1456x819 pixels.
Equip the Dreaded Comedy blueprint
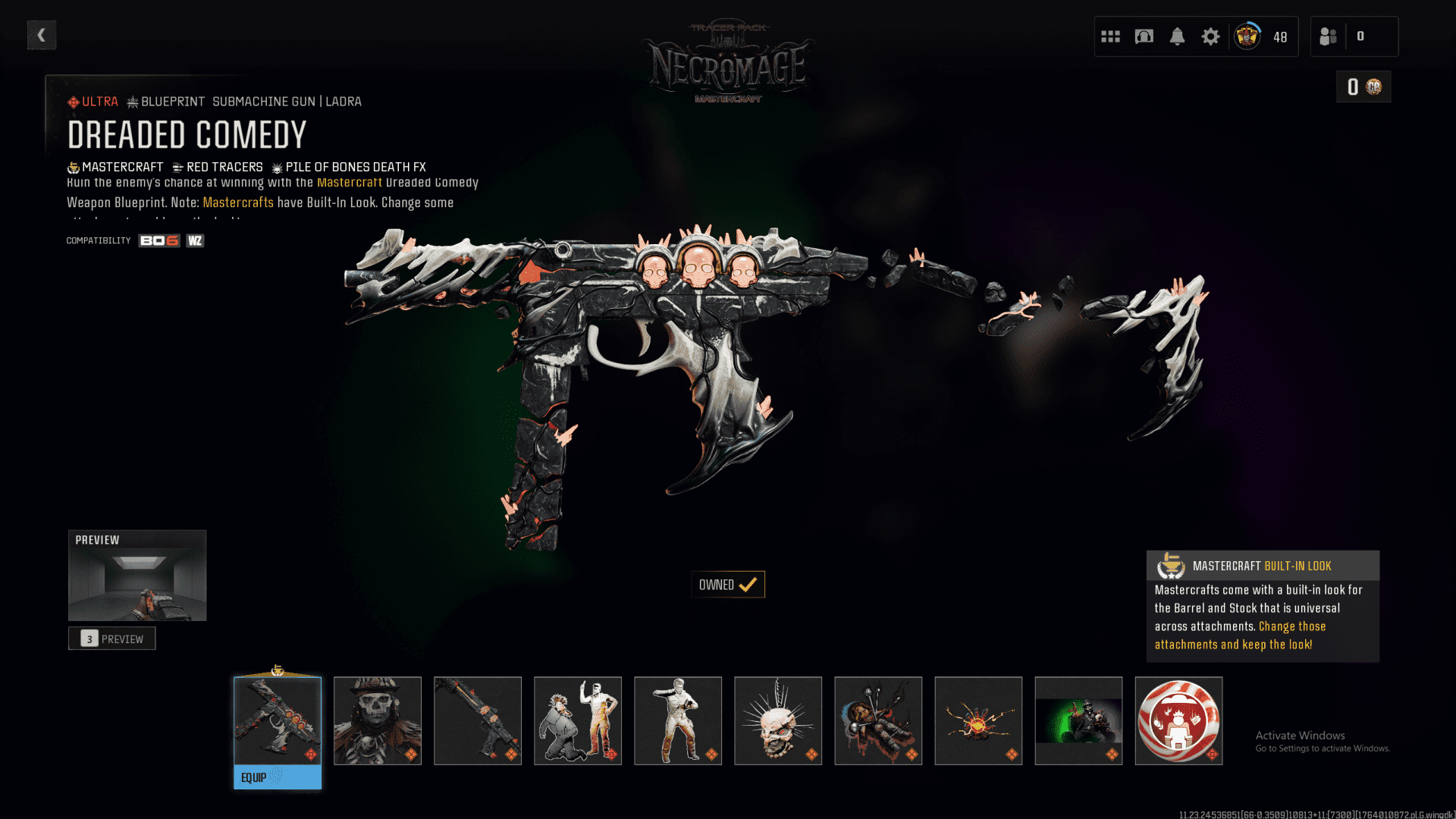(277, 777)
